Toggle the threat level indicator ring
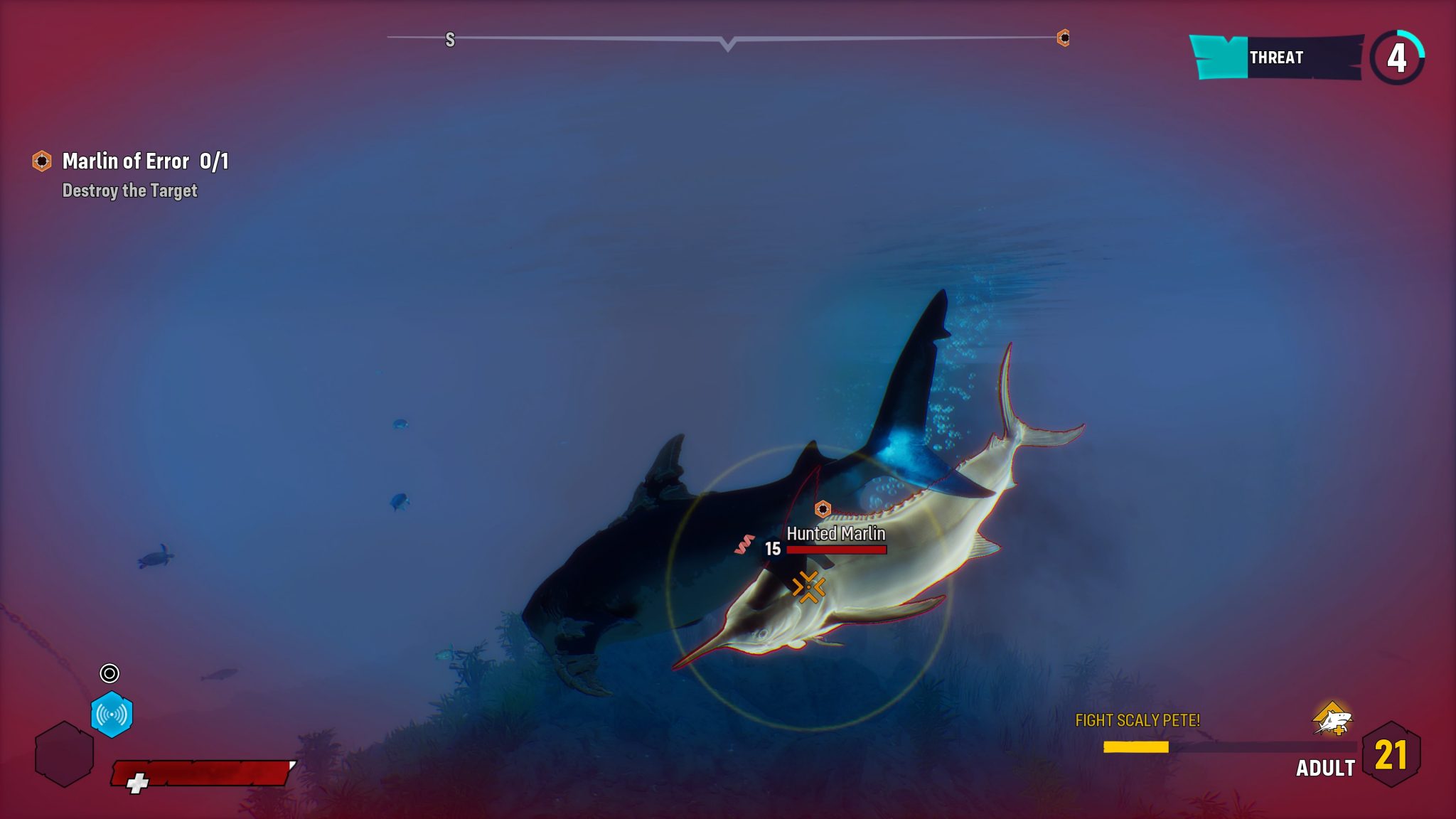 pos(1397,57)
